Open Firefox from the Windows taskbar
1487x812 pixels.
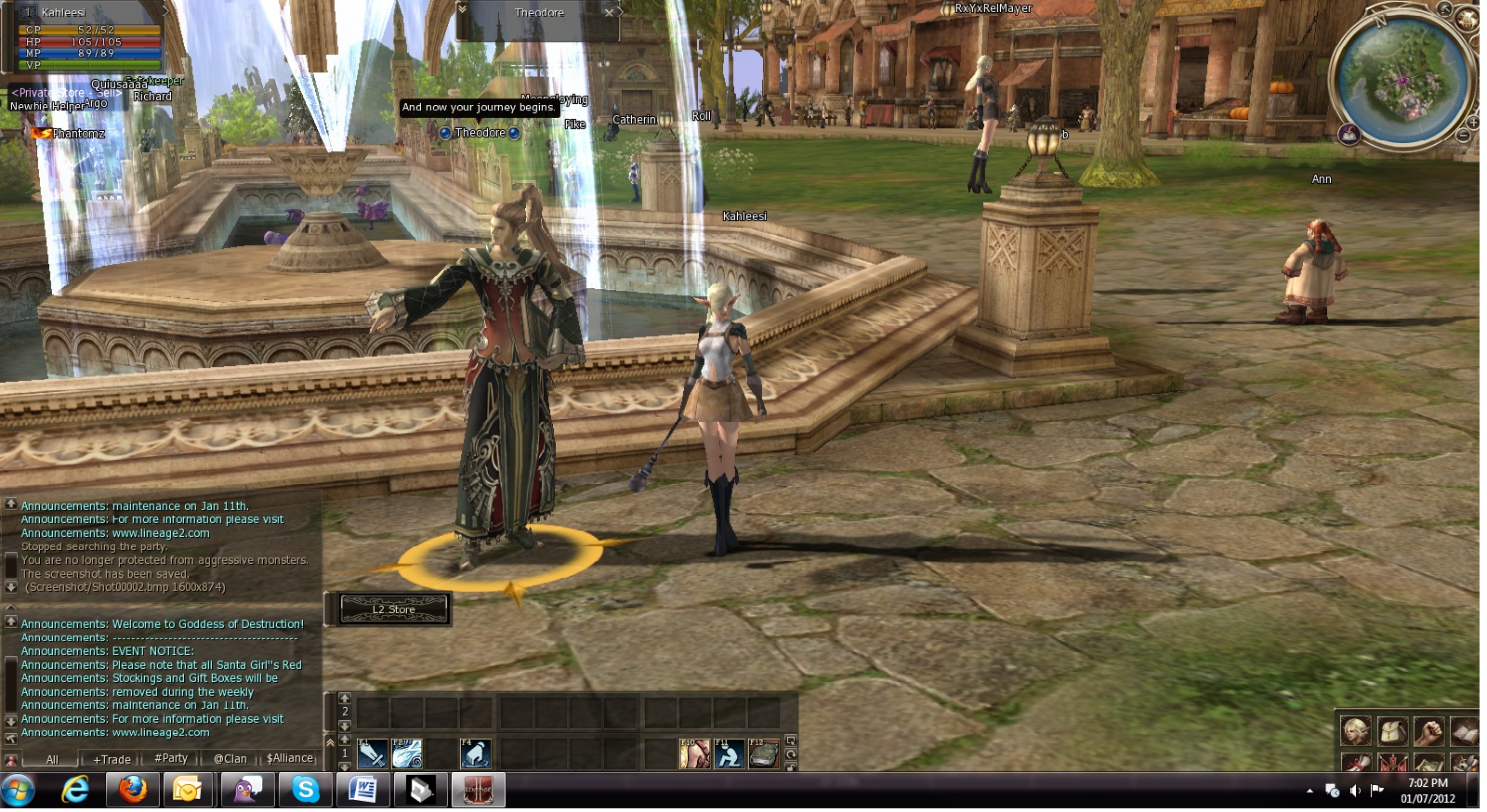(133, 790)
